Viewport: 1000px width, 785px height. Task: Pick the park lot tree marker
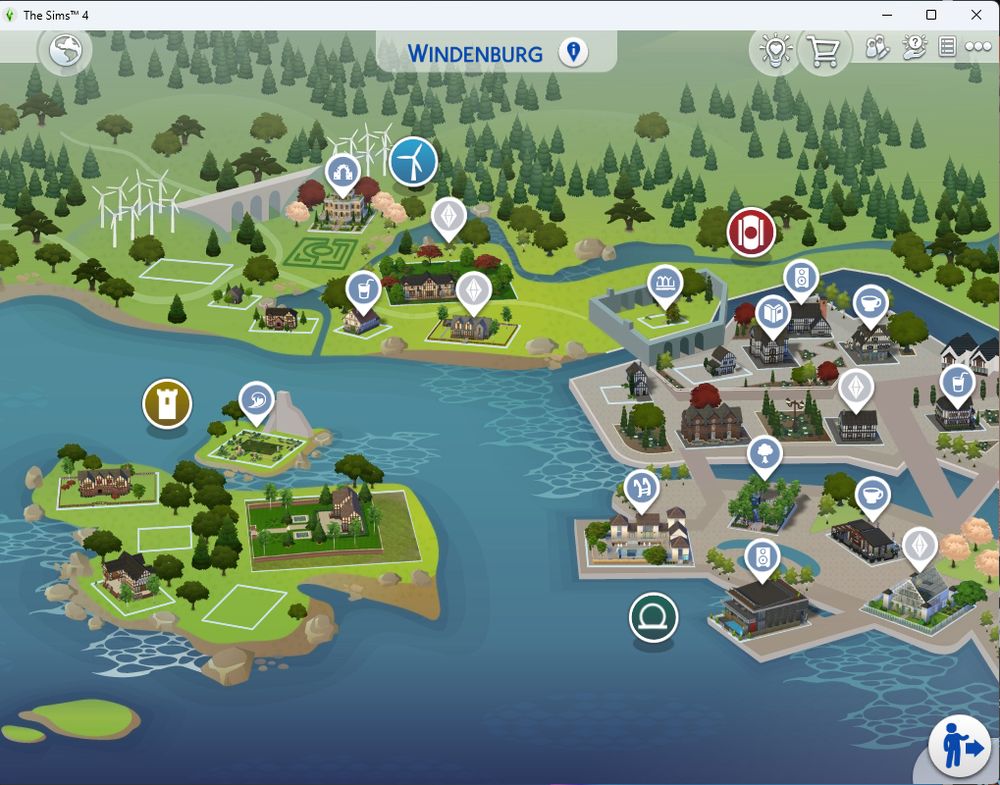pos(764,454)
